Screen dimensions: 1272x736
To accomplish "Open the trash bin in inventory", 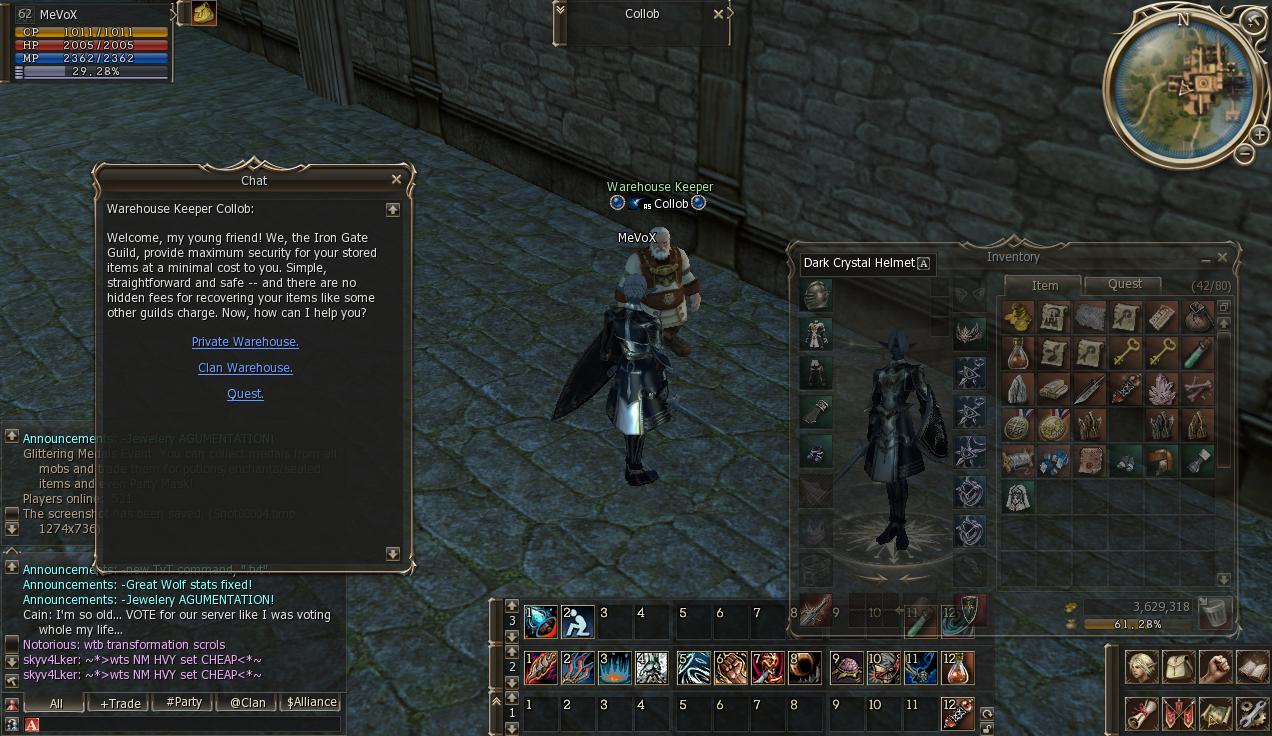I will [1214, 612].
